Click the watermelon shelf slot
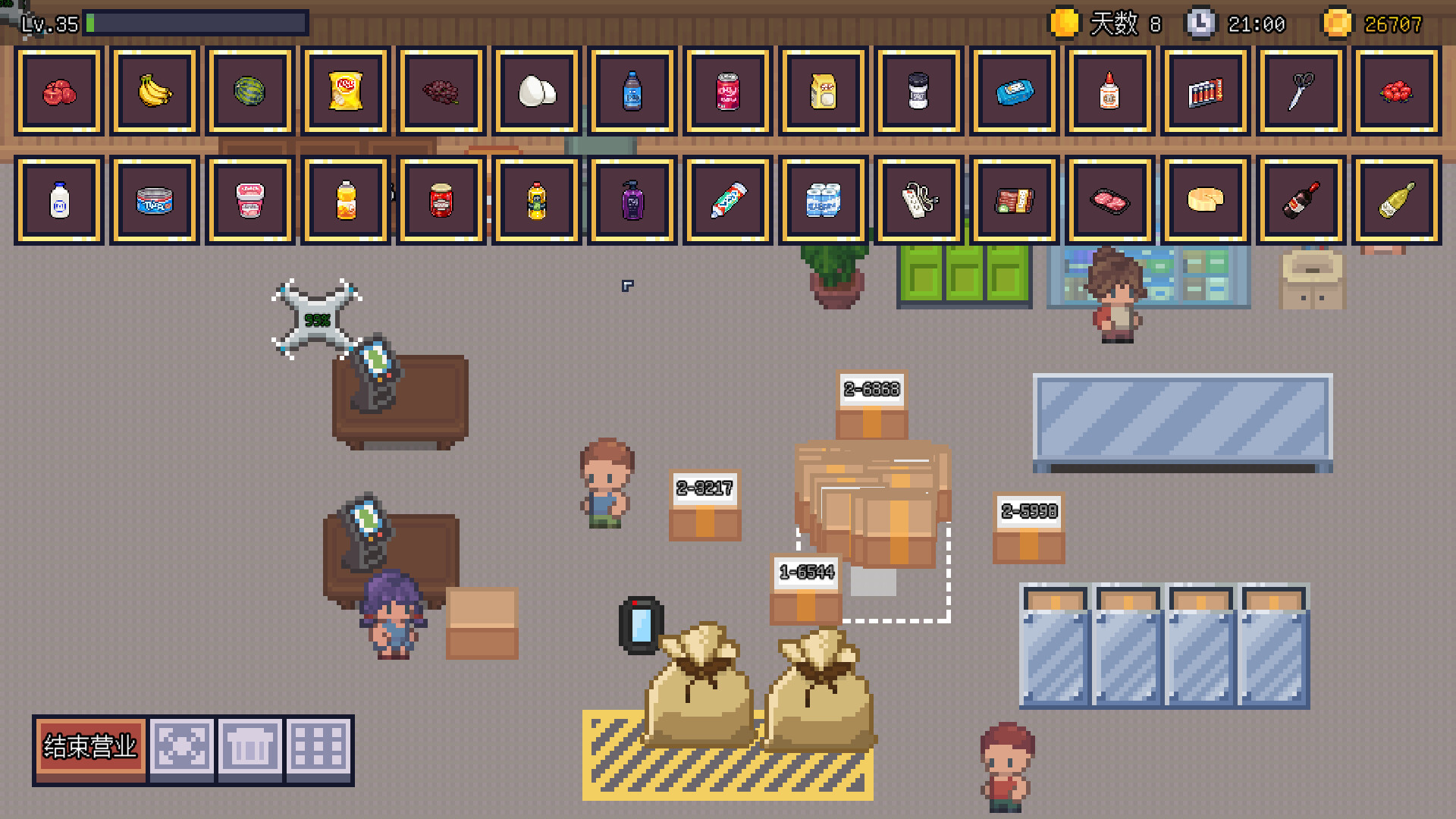Screen dimensions: 1456x819 pyautogui.click(x=249, y=91)
